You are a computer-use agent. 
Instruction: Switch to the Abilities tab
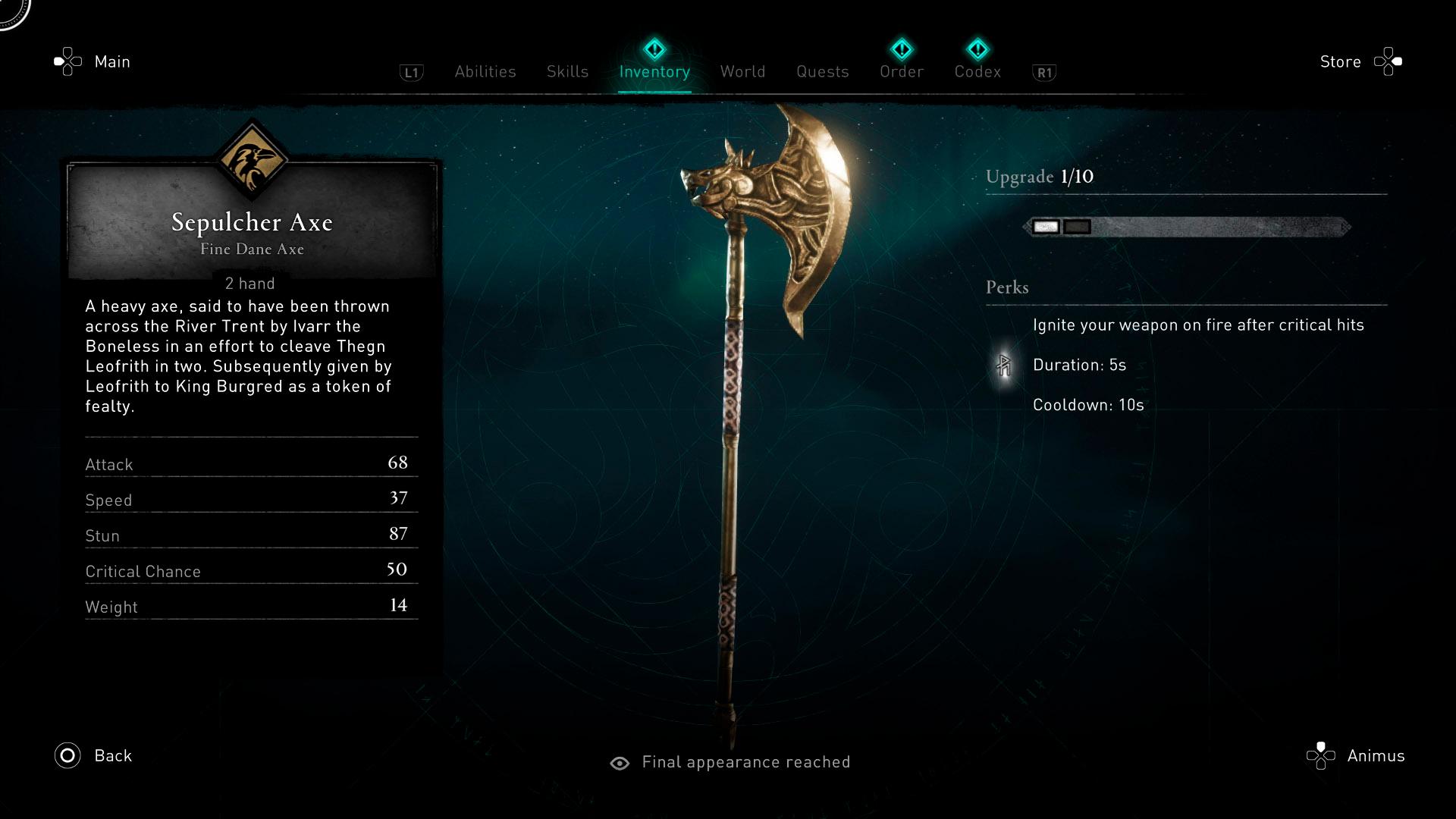[x=485, y=71]
